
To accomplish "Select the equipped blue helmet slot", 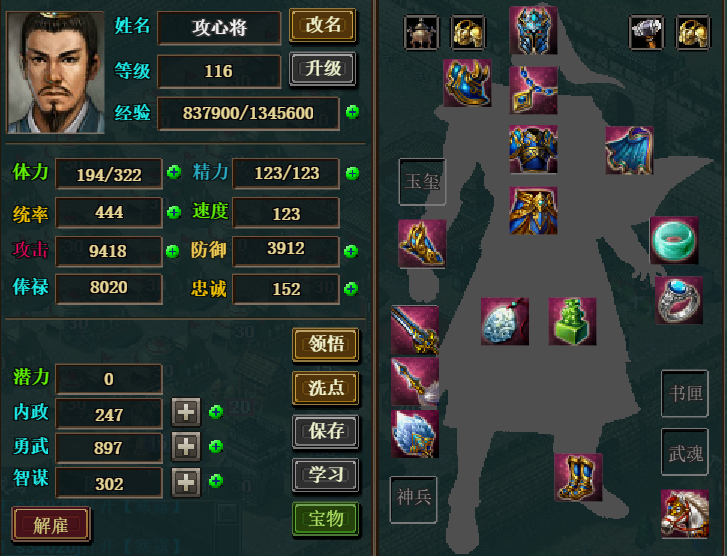I will click(533, 30).
